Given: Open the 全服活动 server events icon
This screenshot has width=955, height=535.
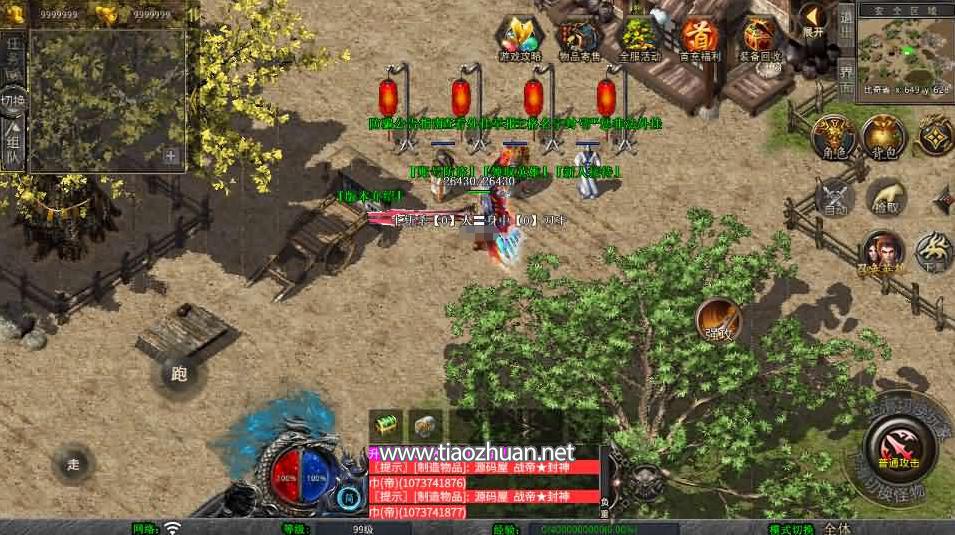Looking at the screenshot, I should [x=640, y=39].
